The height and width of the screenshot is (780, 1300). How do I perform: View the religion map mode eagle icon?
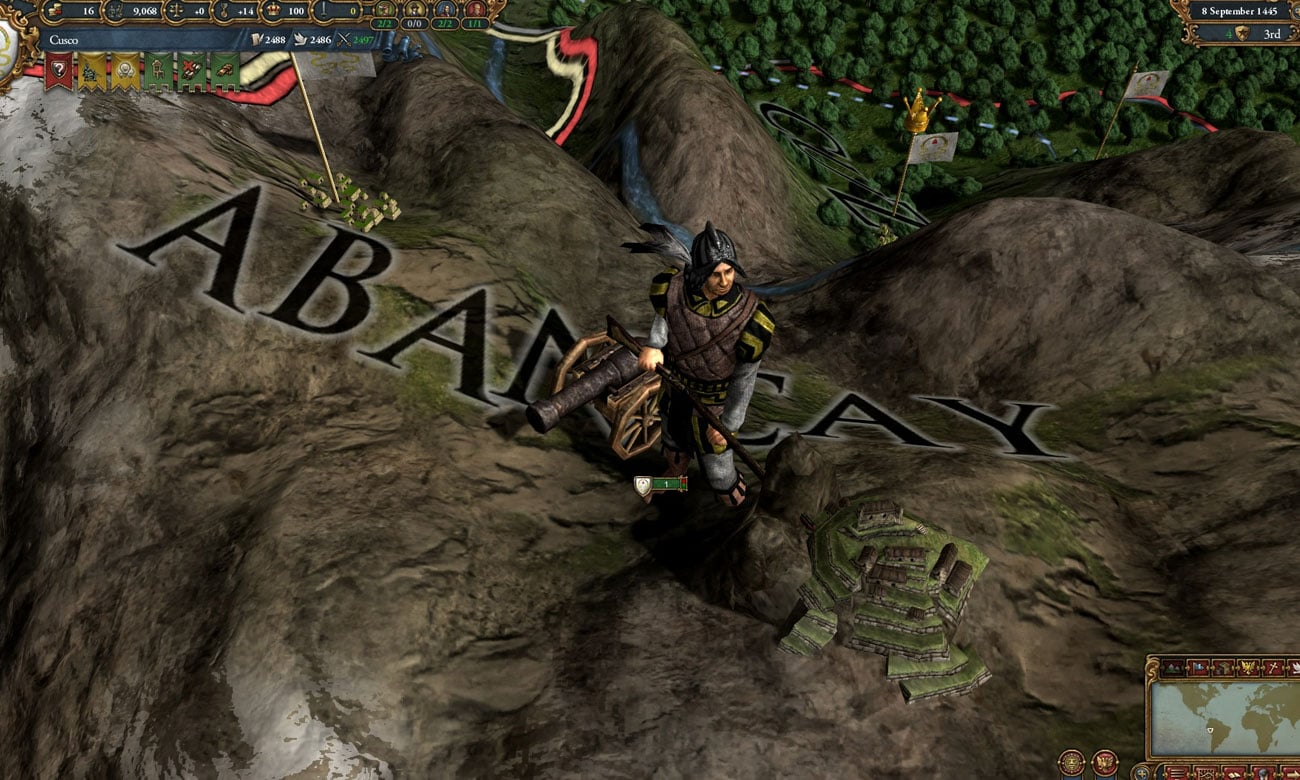1246,667
